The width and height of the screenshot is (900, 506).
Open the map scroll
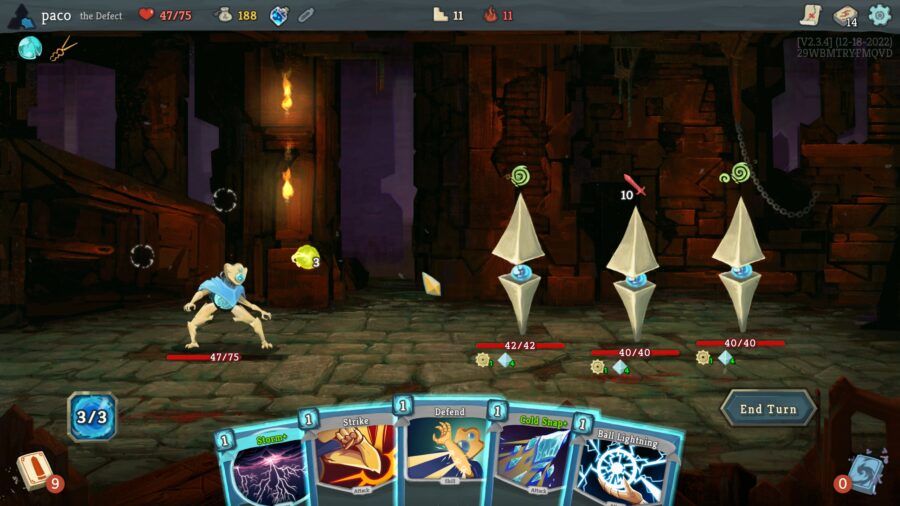coord(811,15)
